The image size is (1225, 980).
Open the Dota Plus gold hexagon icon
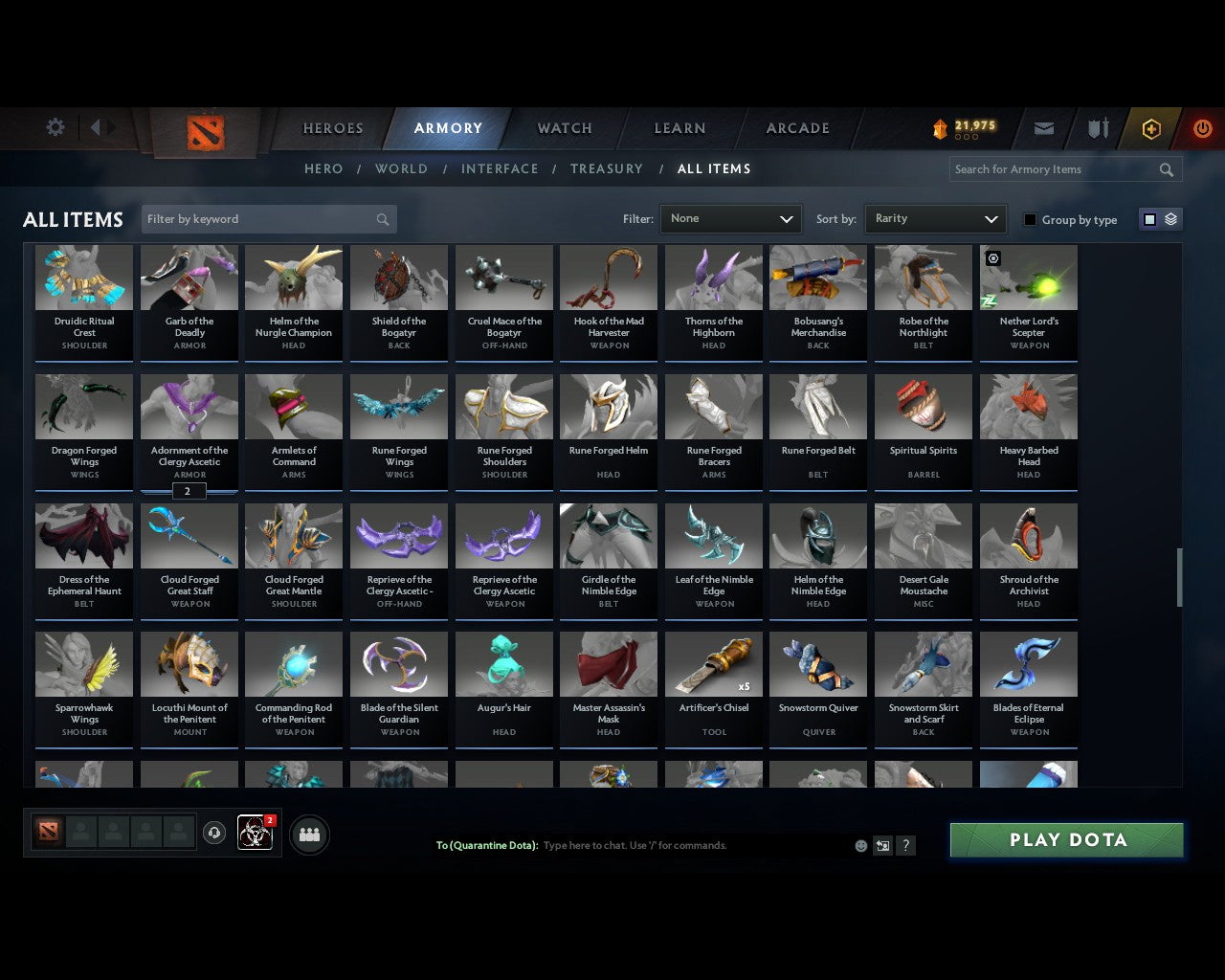1151,128
